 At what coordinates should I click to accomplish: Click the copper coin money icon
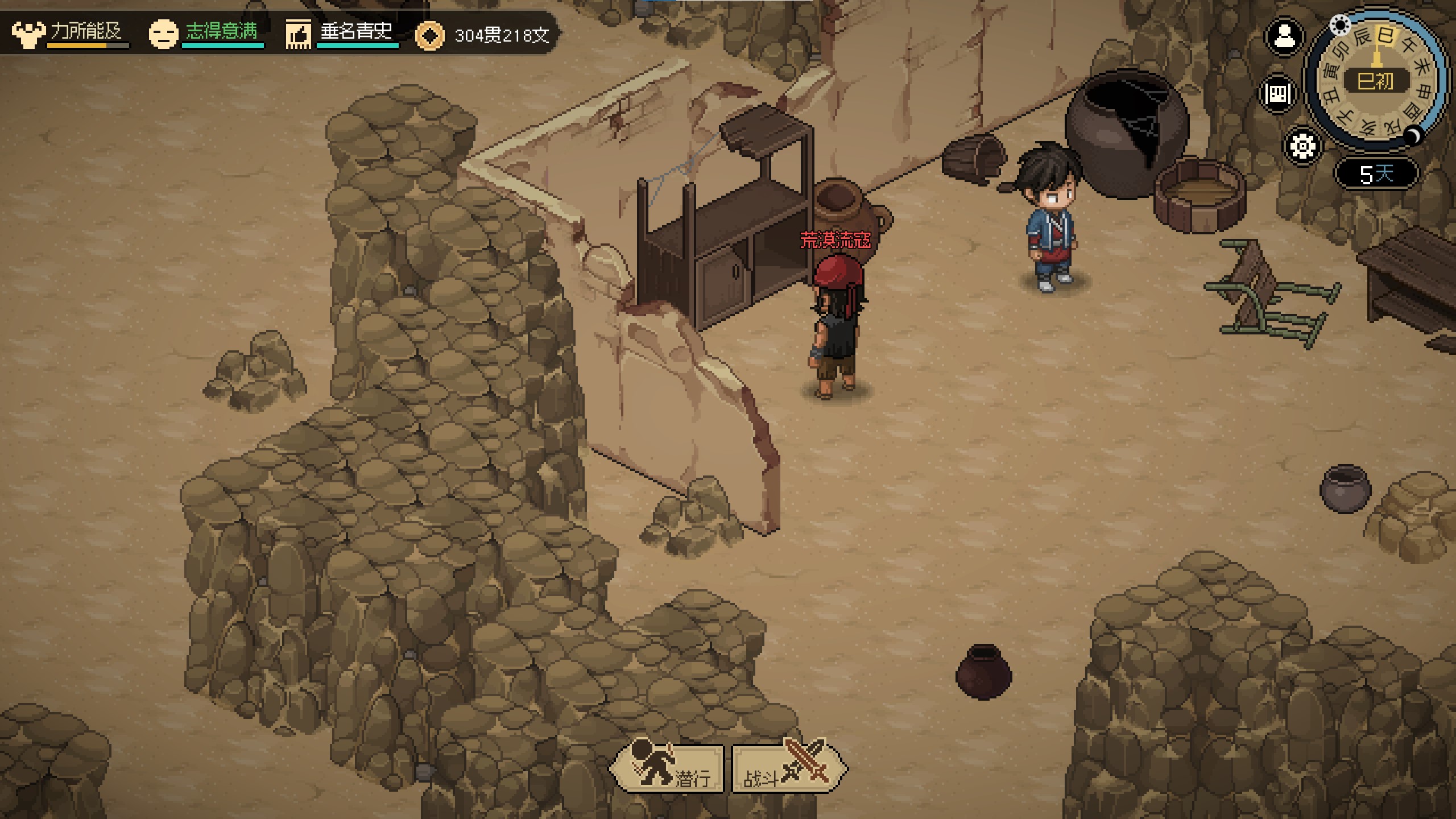(429, 36)
